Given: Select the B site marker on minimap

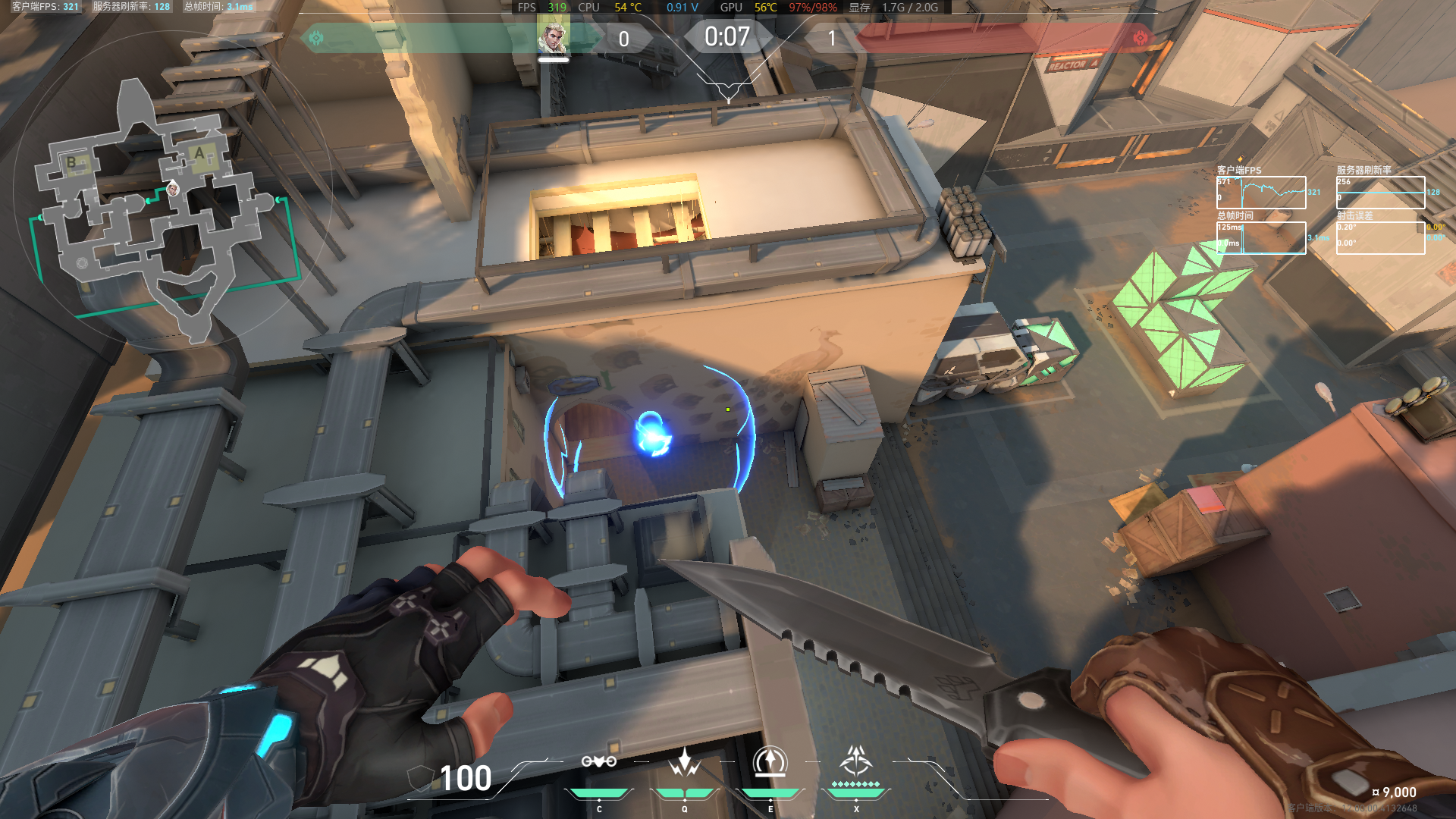Looking at the screenshot, I should pyautogui.click(x=72, y=162).
